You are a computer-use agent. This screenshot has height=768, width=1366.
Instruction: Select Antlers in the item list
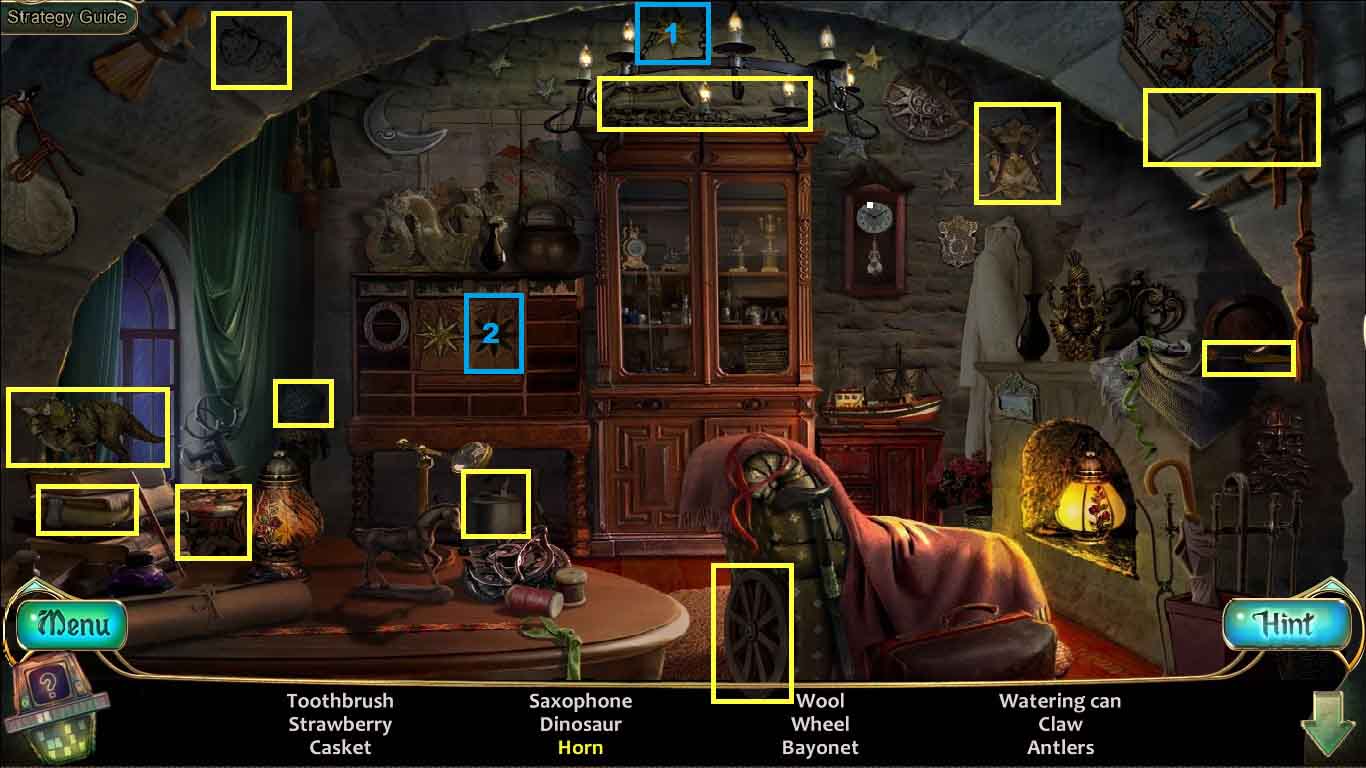click(x=1060, y=747)
